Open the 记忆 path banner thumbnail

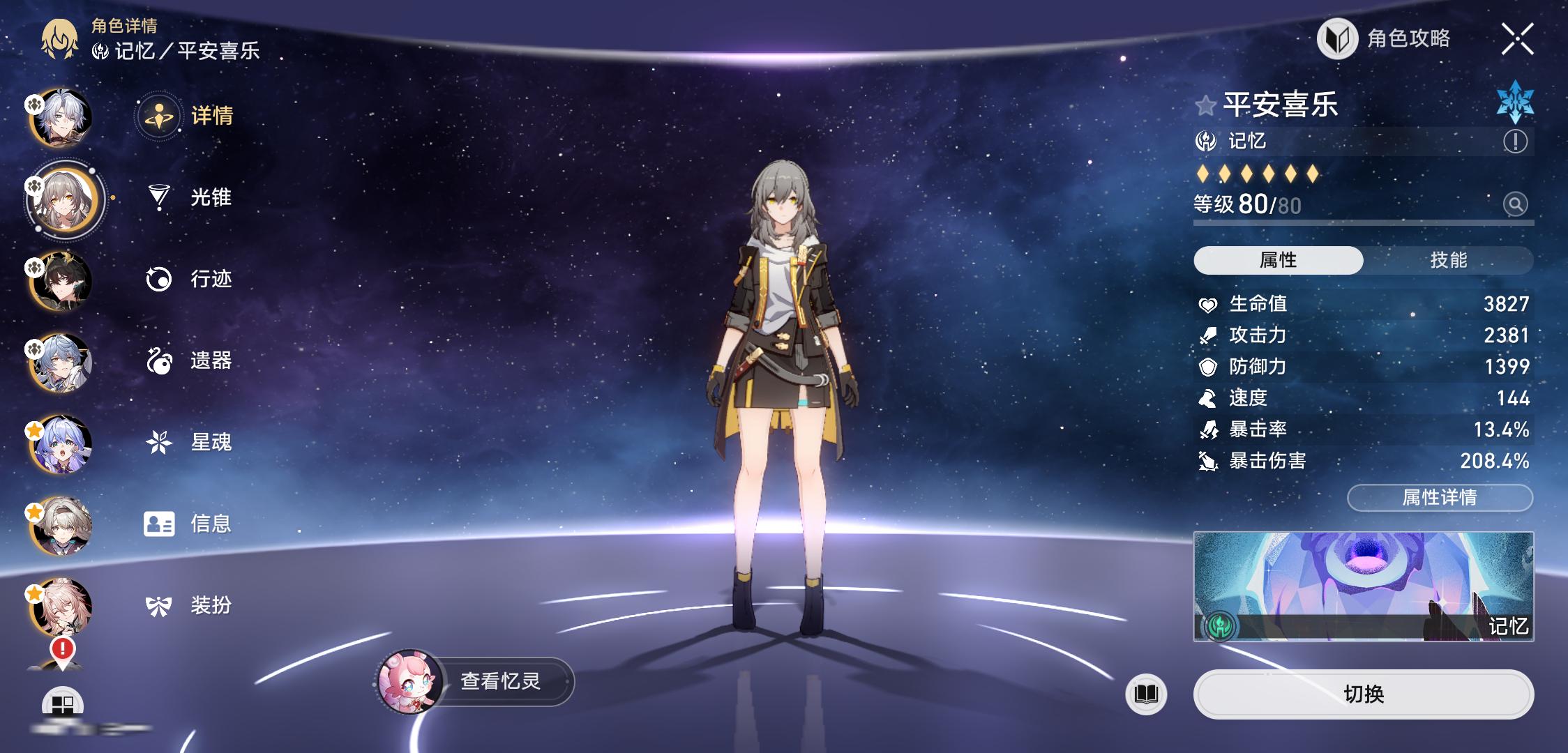1363,586
